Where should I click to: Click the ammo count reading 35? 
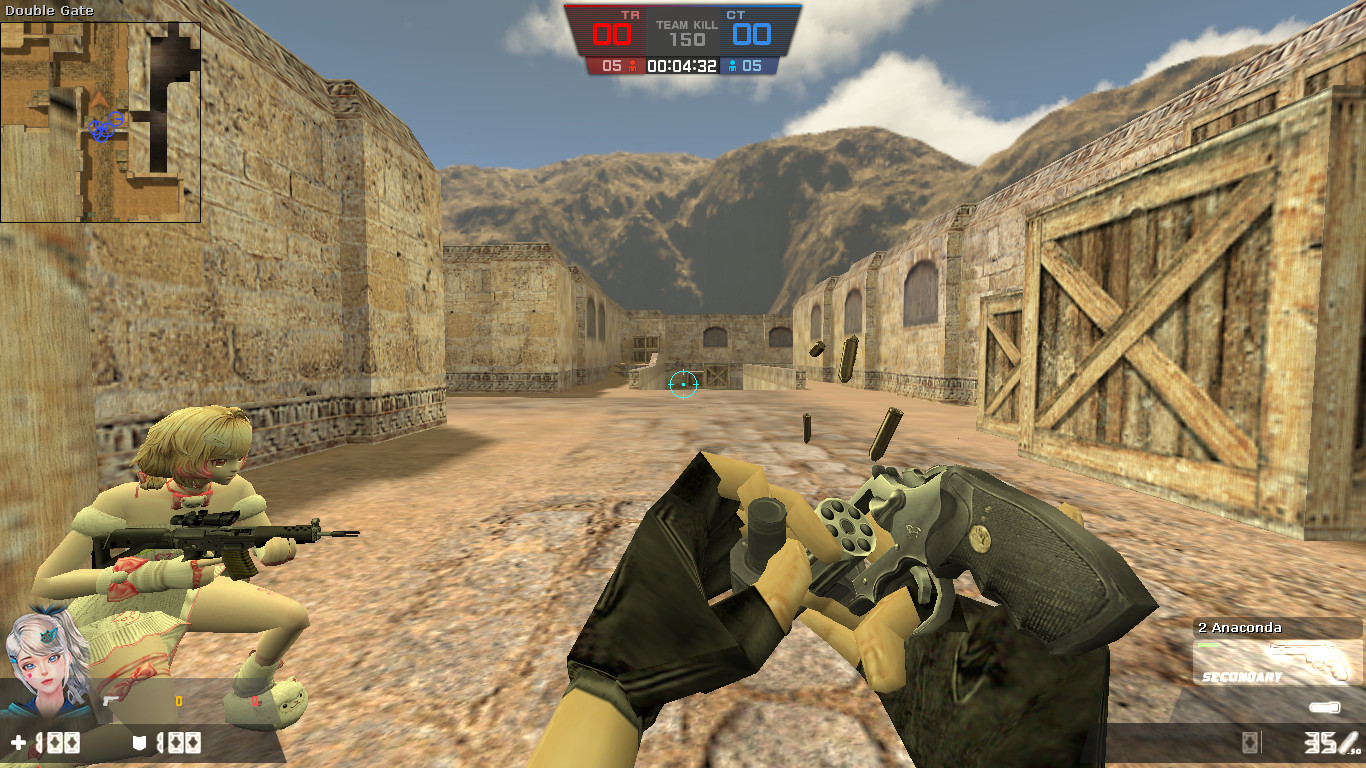[1320, 741]
